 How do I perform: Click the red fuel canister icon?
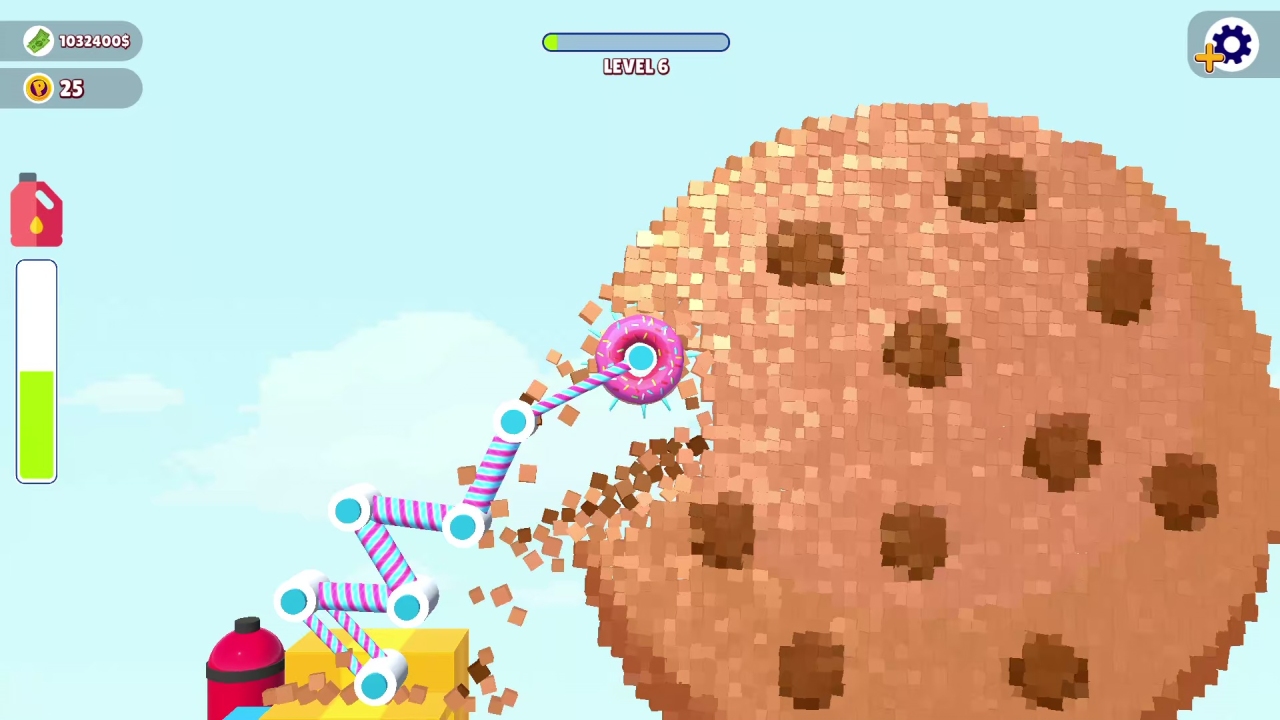tap(36, 210)
